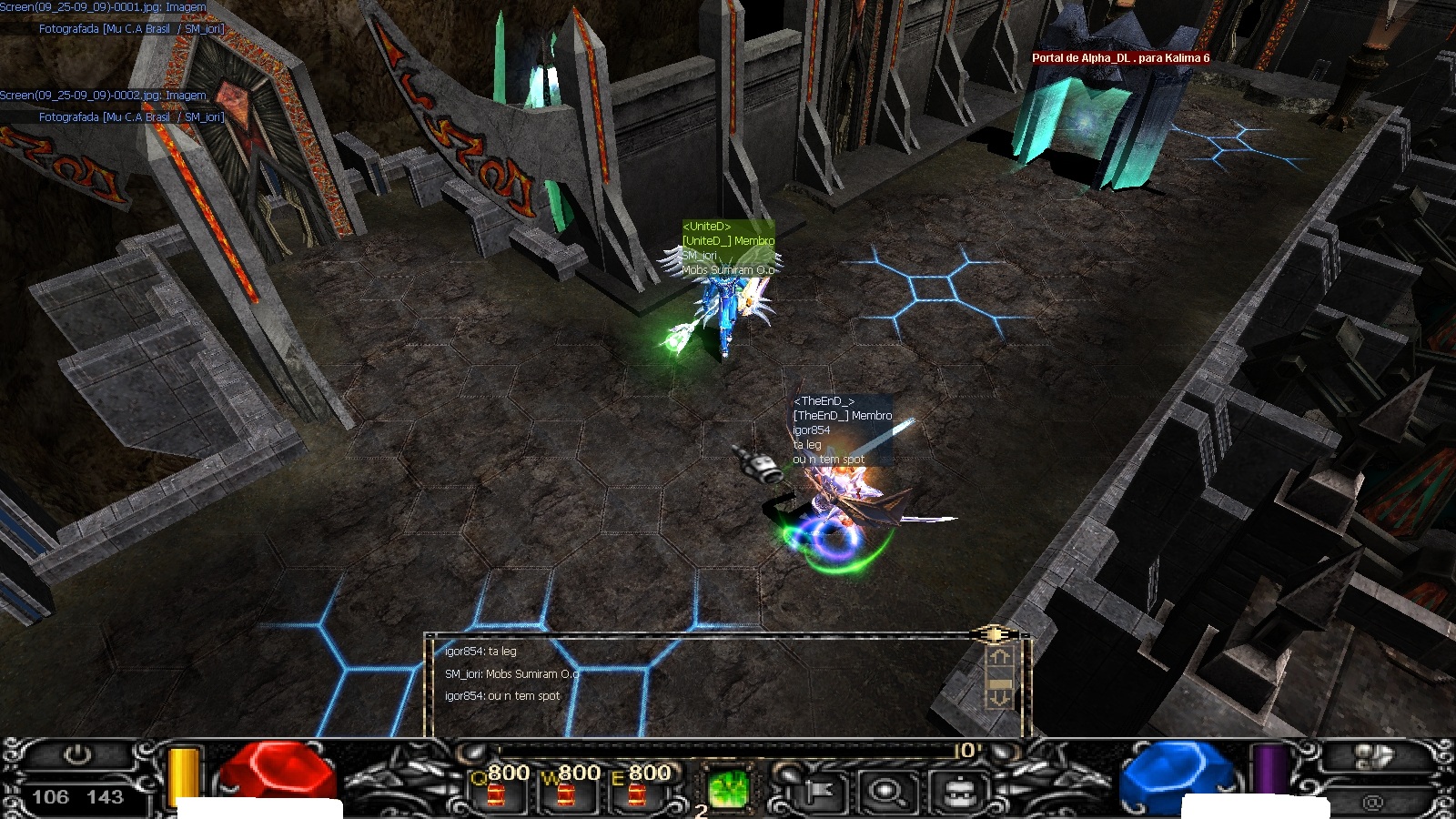Click the power button in the HUD
This screenshot has height=819, width=1456.
(77, 755)
